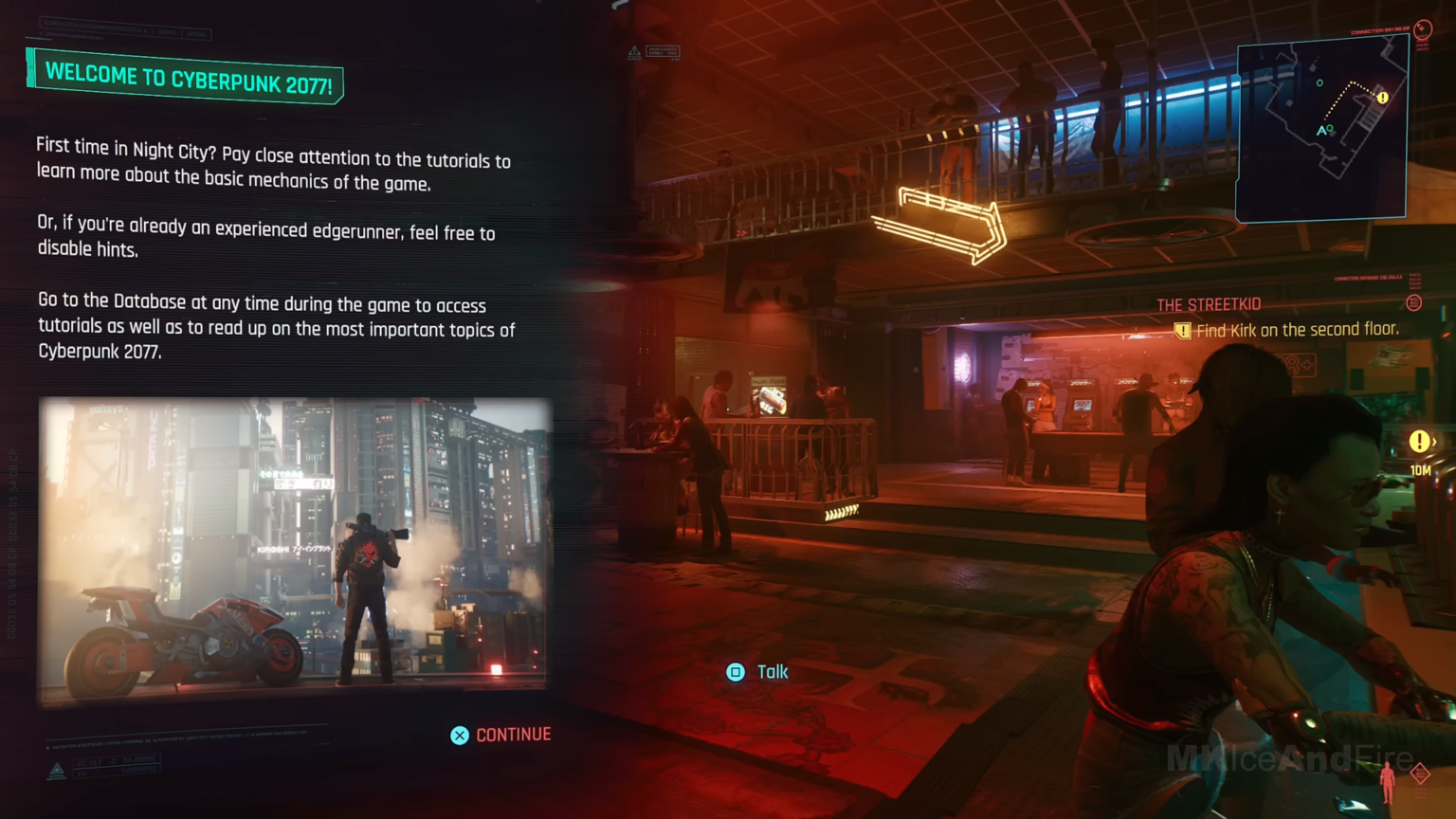Viewport: 1456px width, 819px height.
Task: Click the 10M distance readout
Action: (1419, 470)
